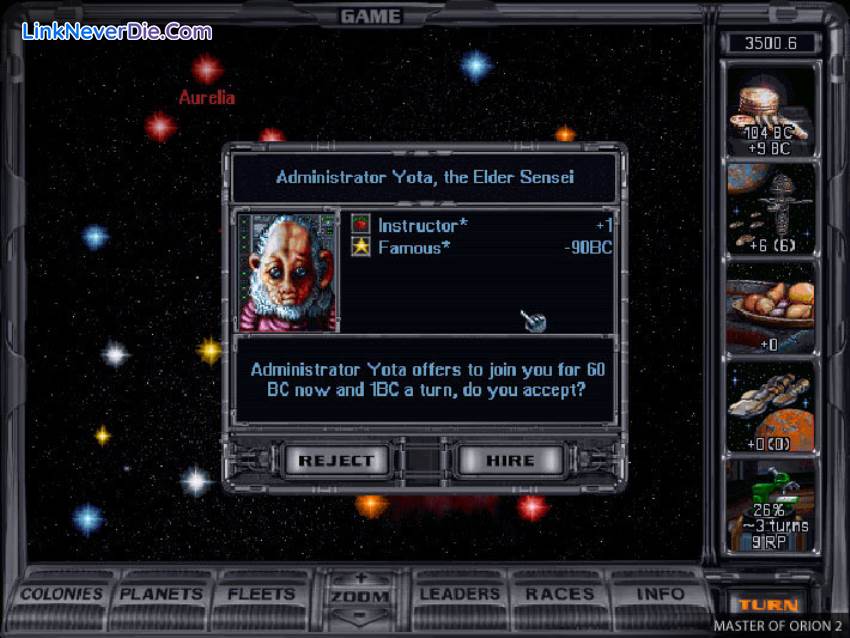Open the research progress panel
850x638 pixels.
(770, 504)
